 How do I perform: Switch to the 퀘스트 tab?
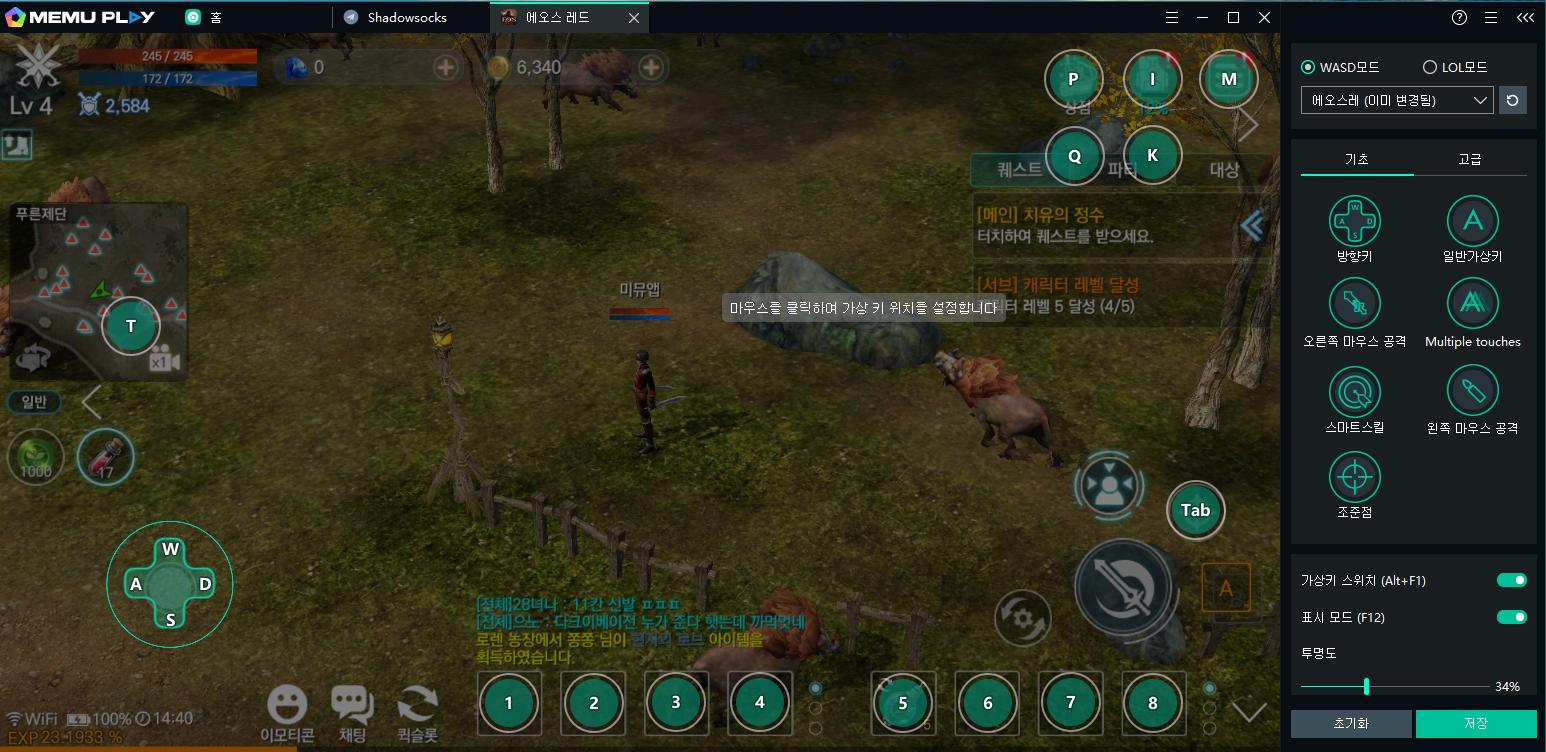pyautogui.click(x=1019, y=169)
